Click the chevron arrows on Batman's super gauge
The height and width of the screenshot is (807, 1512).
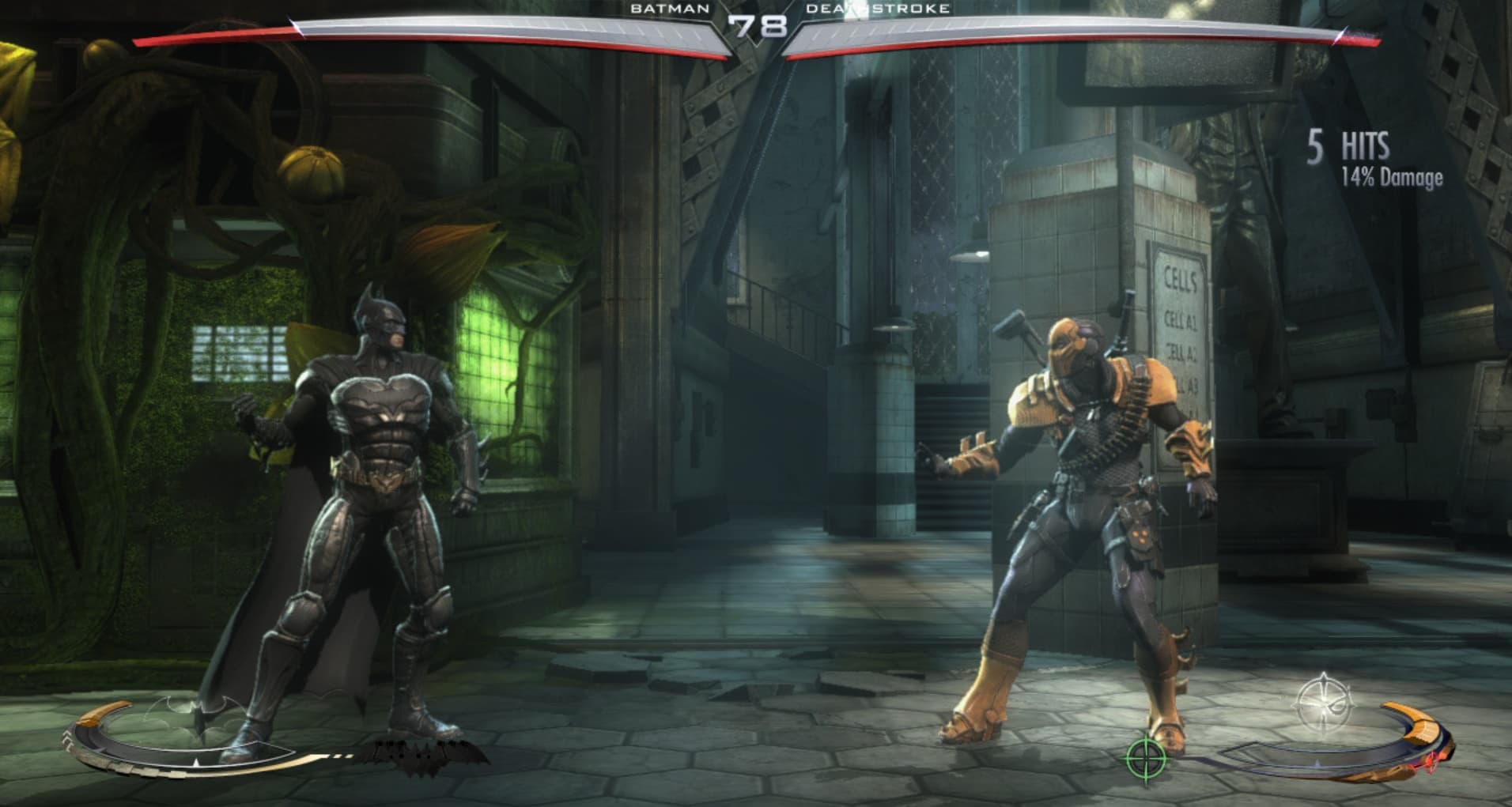[x=68, y=739]
